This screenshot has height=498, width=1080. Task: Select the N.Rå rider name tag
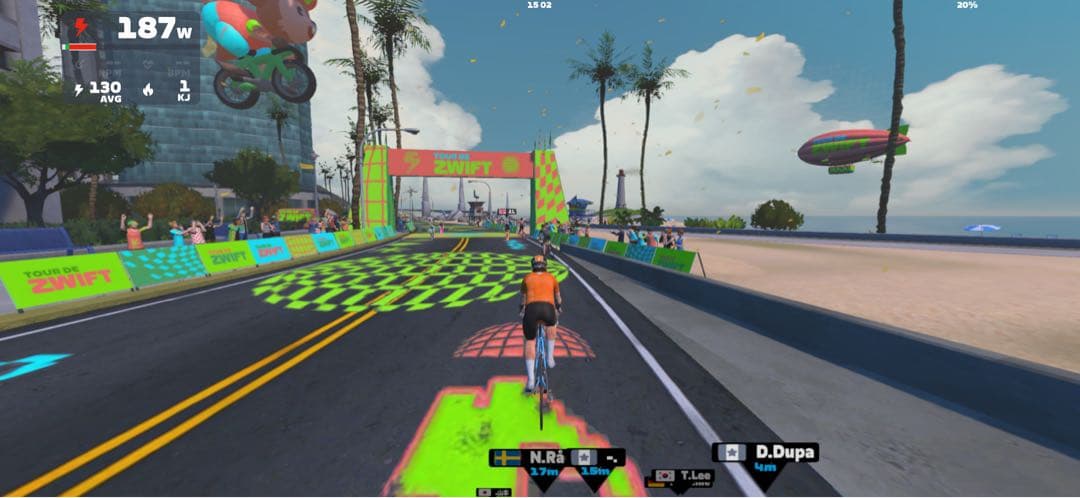pyautogui.click(x=527, y=457)
